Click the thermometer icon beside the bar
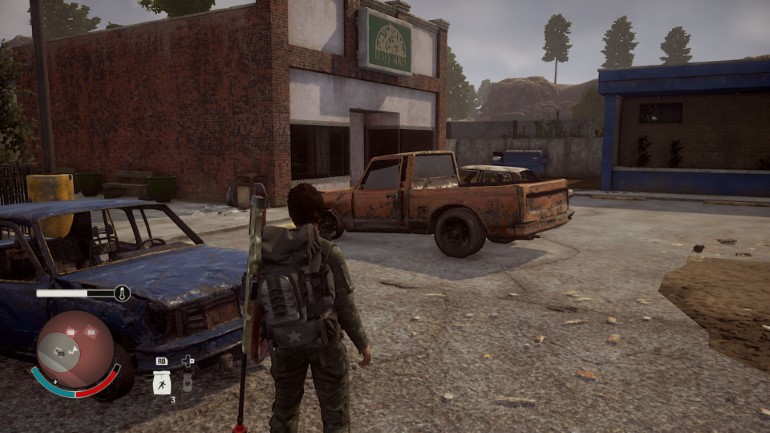Viewport: 770px width, 433px height. (x=123, y=294)
